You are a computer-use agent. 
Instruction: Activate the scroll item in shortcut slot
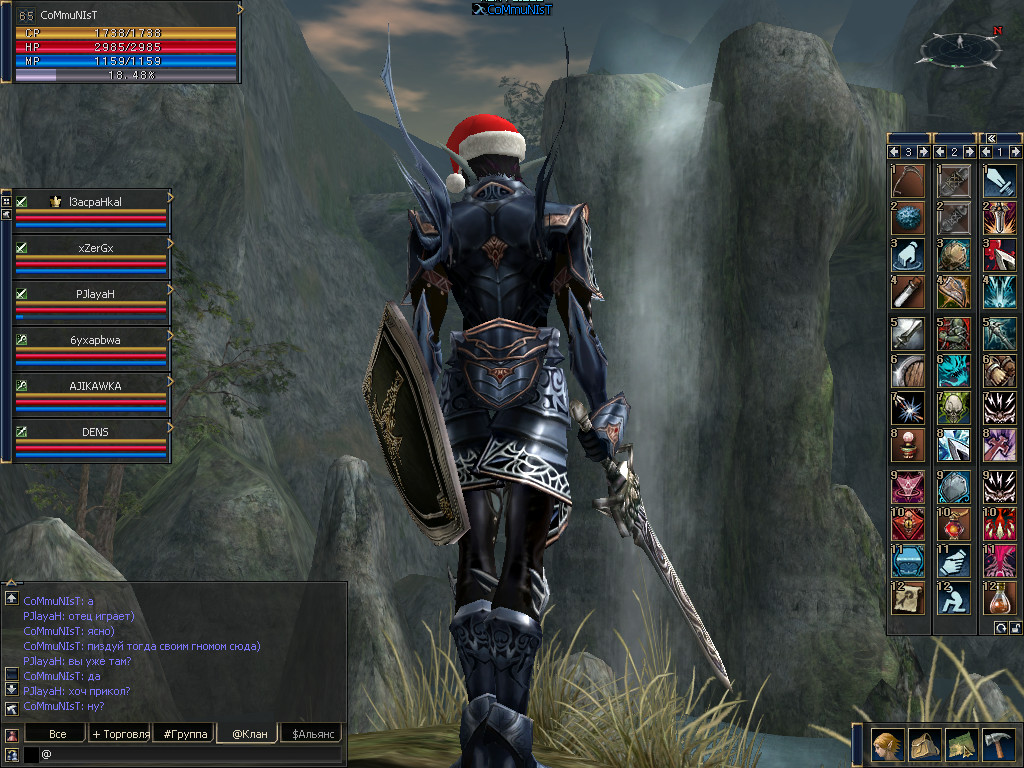908,599
